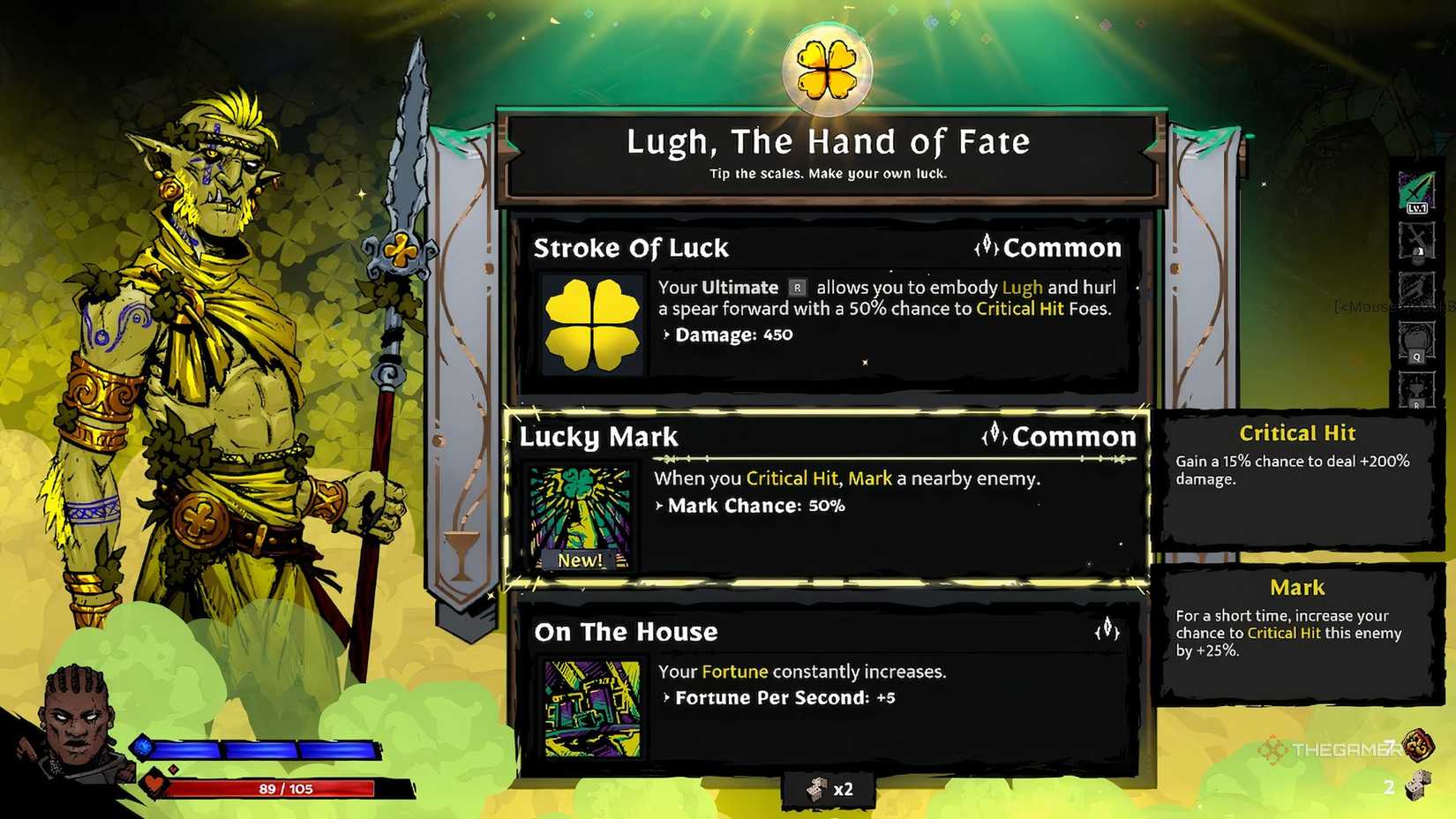Viewport: 1456px width, 819px height.
Task: Click the x2 reroll dice button
Action: [x=828, y=789]
